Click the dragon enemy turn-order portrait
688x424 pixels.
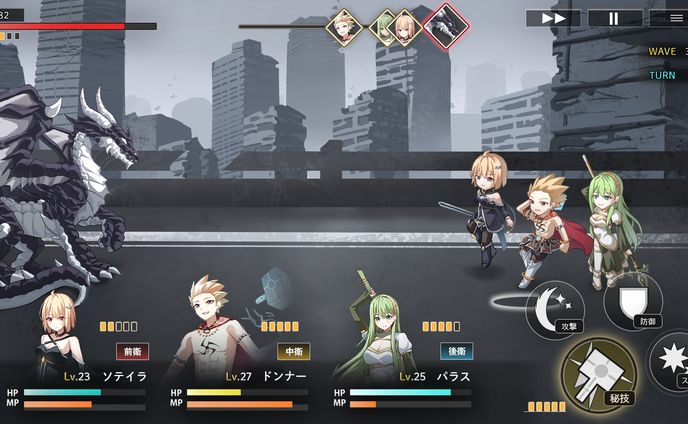point(445,25)
